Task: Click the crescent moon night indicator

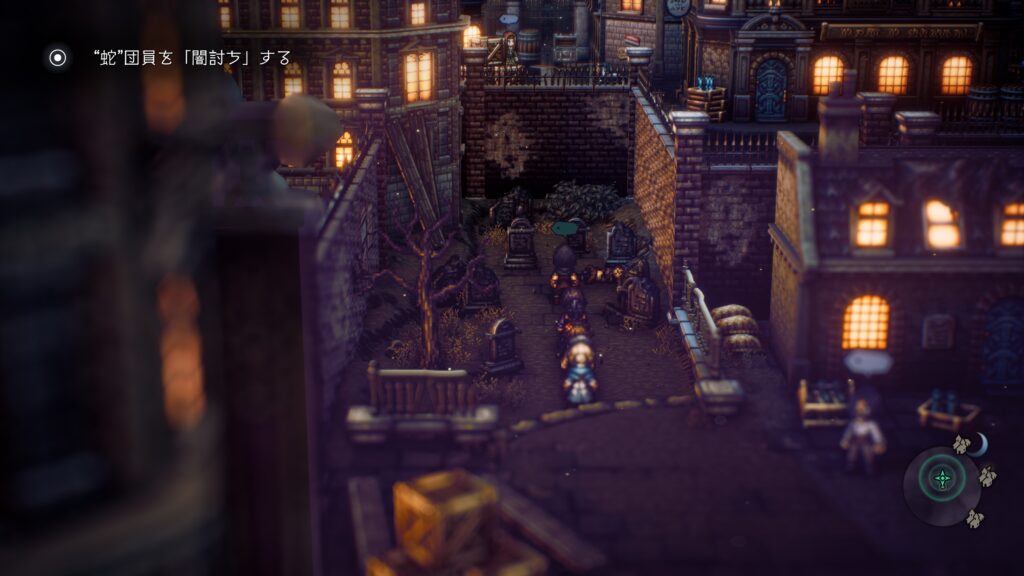Action: click(x=978, y=444)
